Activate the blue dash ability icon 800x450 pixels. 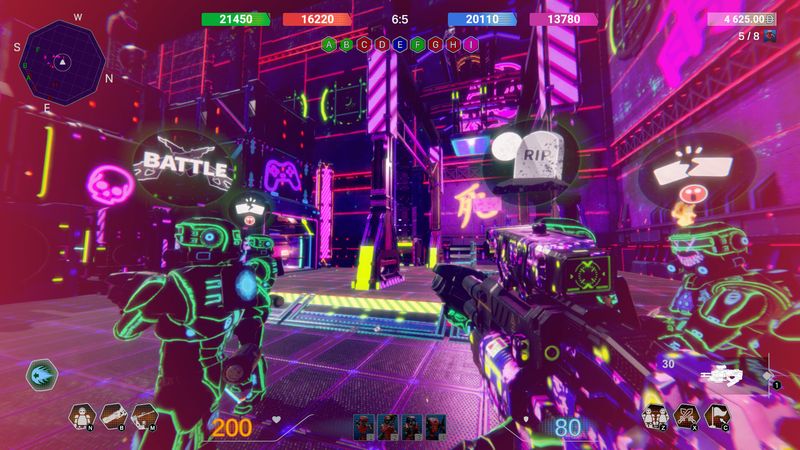point(43,375)
